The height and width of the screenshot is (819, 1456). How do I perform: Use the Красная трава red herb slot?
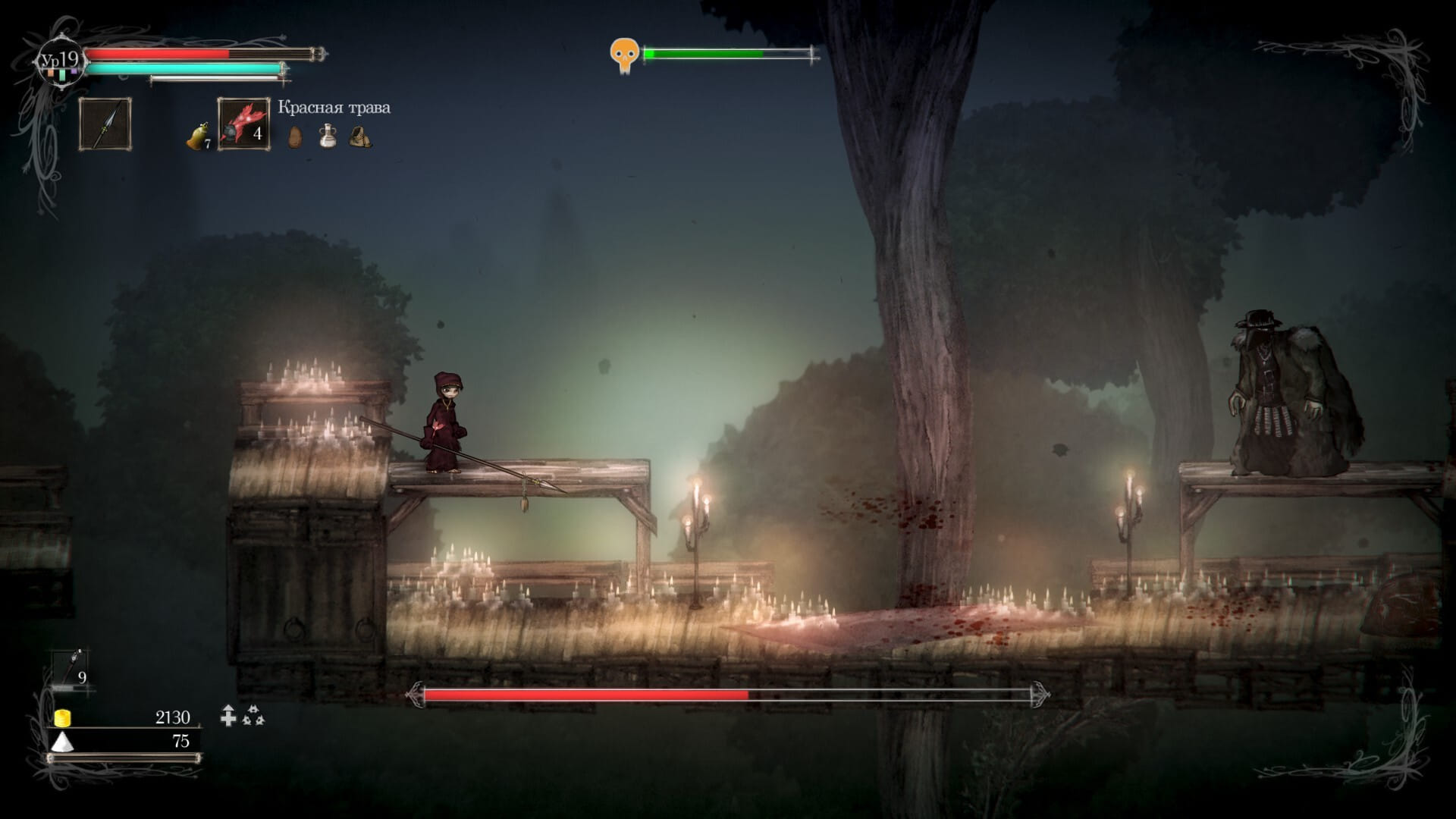pyautogui.click(x=243, y=124)
